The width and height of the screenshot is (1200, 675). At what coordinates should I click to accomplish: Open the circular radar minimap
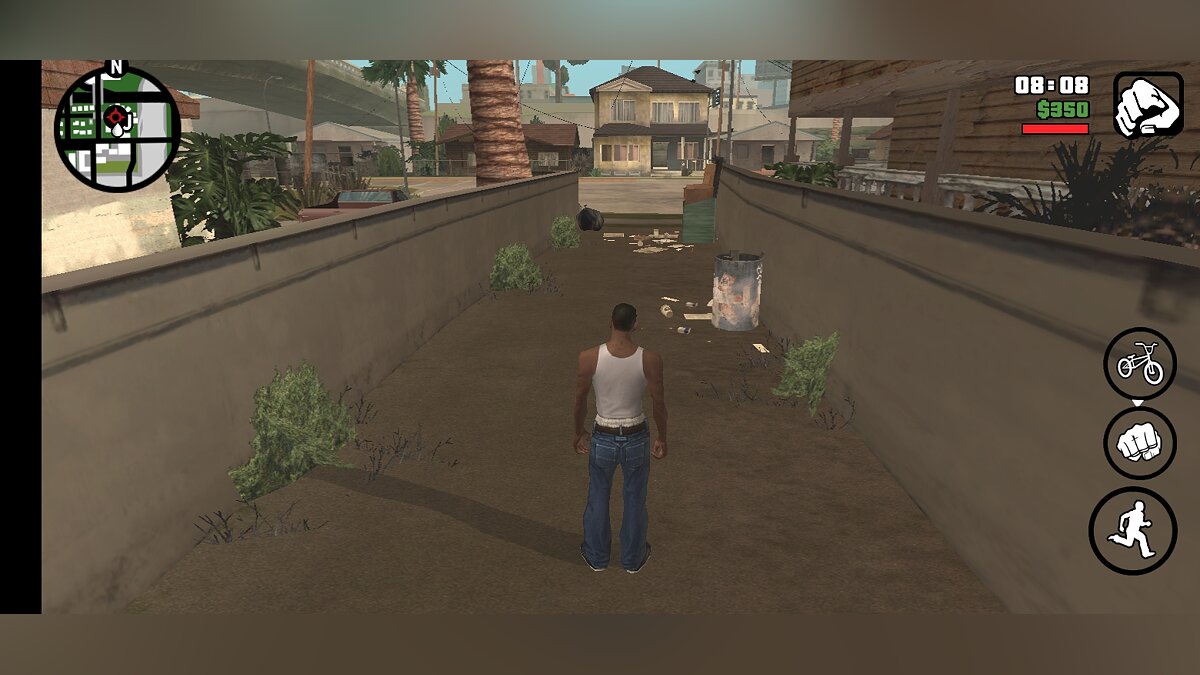[117, 129]
